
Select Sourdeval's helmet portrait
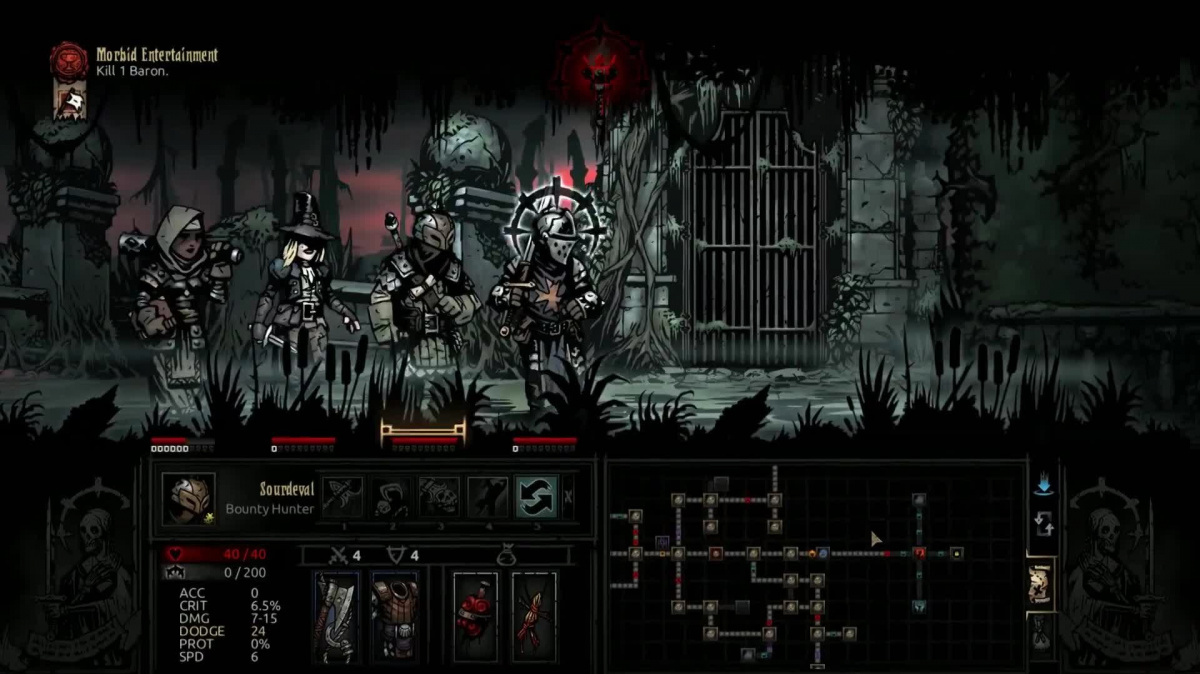pyautogui.click(x=188, y=498)
